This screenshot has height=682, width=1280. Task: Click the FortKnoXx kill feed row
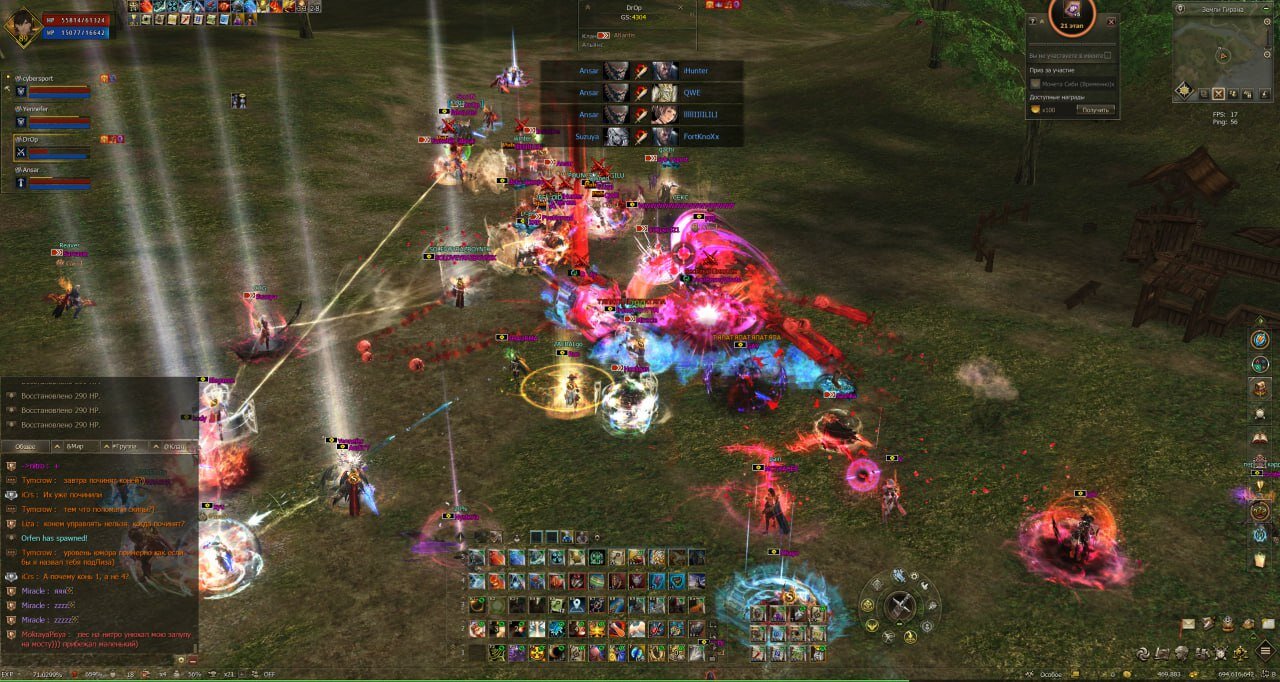641,136
